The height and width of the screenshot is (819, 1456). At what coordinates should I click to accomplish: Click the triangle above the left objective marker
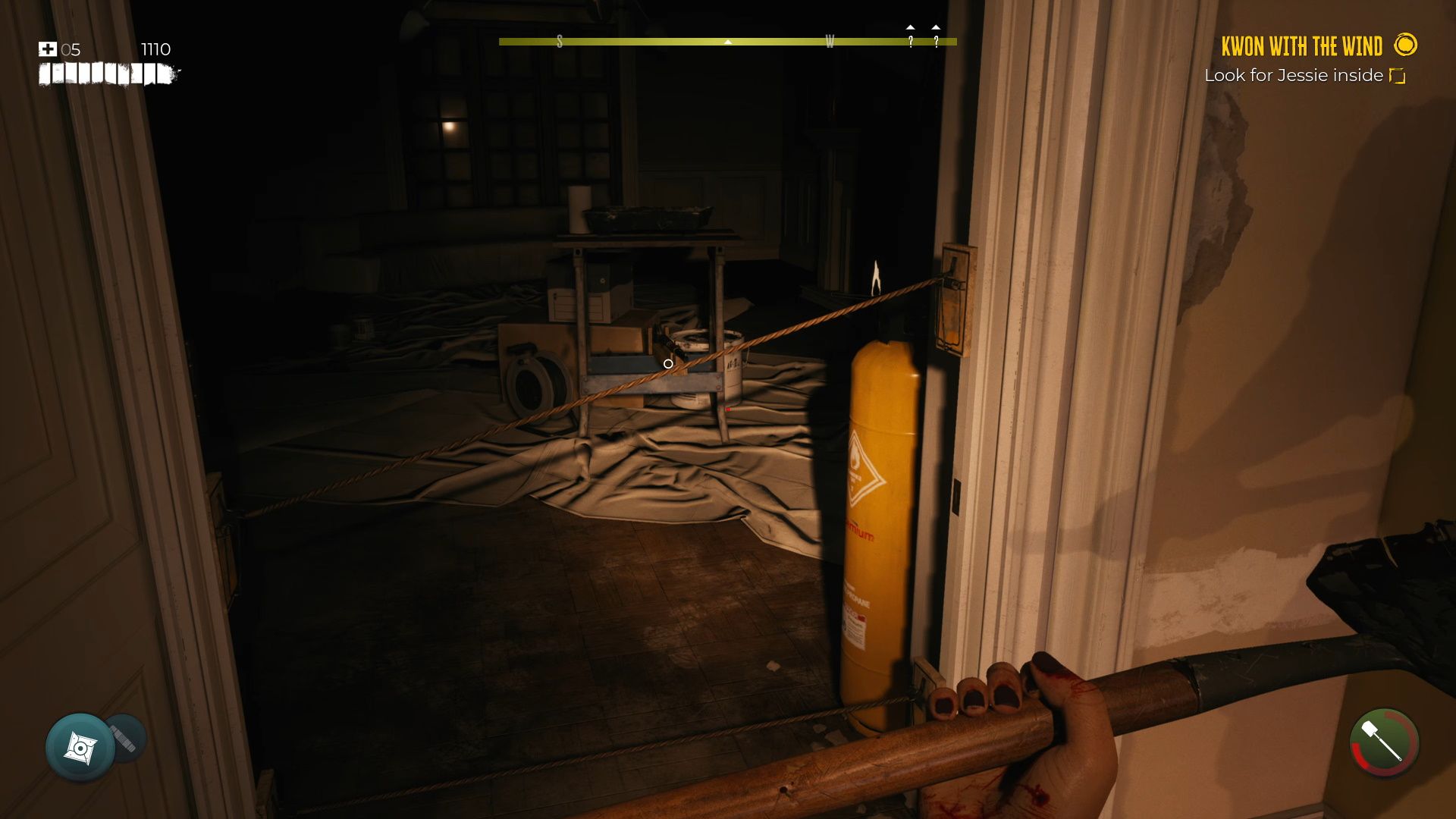click(x=911, y=27)
